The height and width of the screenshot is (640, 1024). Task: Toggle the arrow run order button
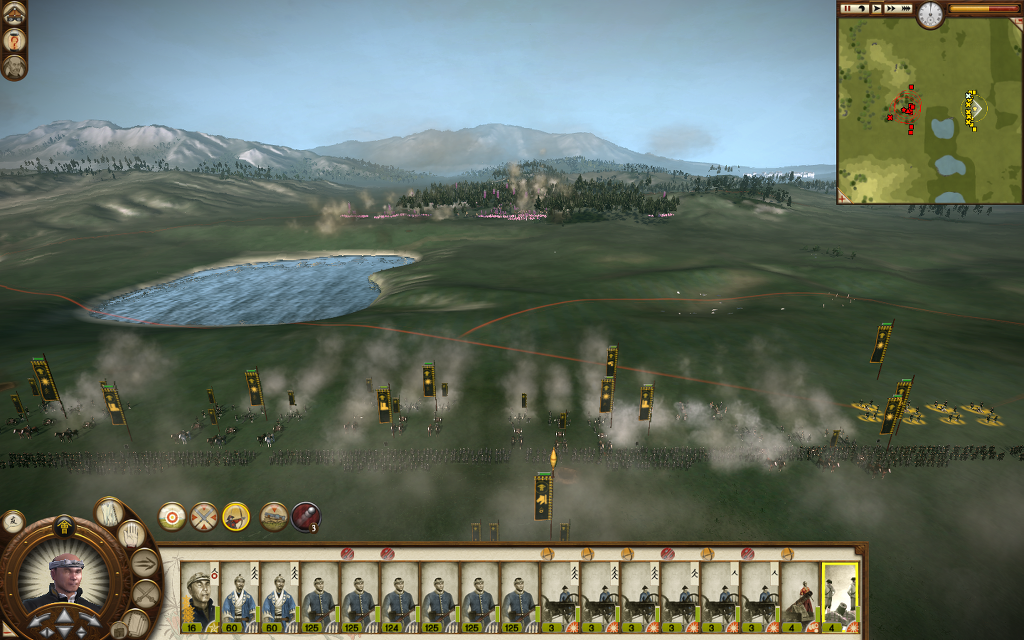(x=144, y=563)
